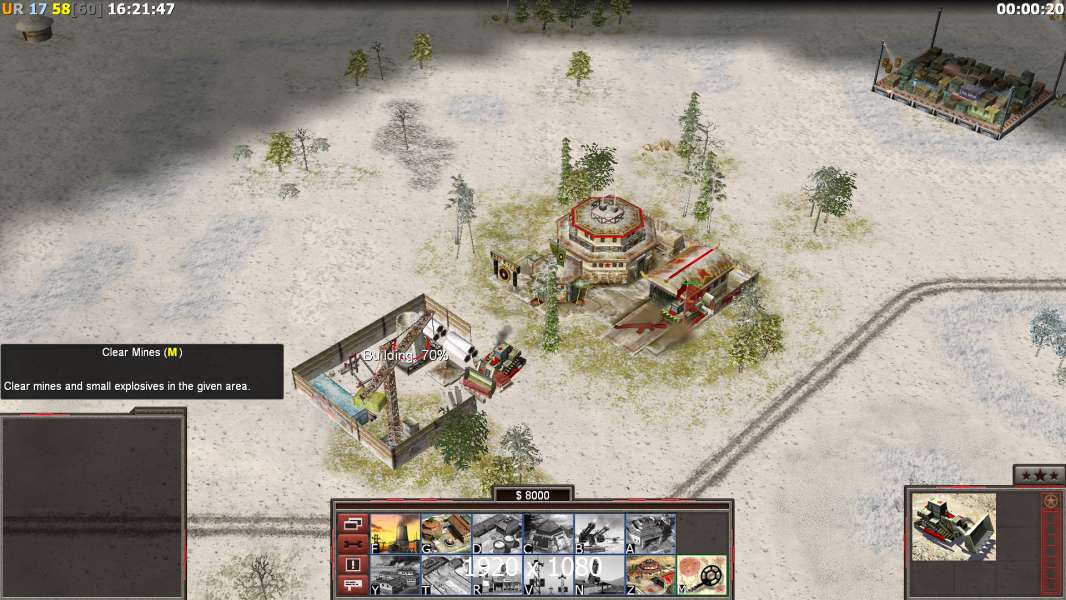Choose the supply center build icon G
The width and height of the screenshot is (1066, 600).
pos(446,533)
